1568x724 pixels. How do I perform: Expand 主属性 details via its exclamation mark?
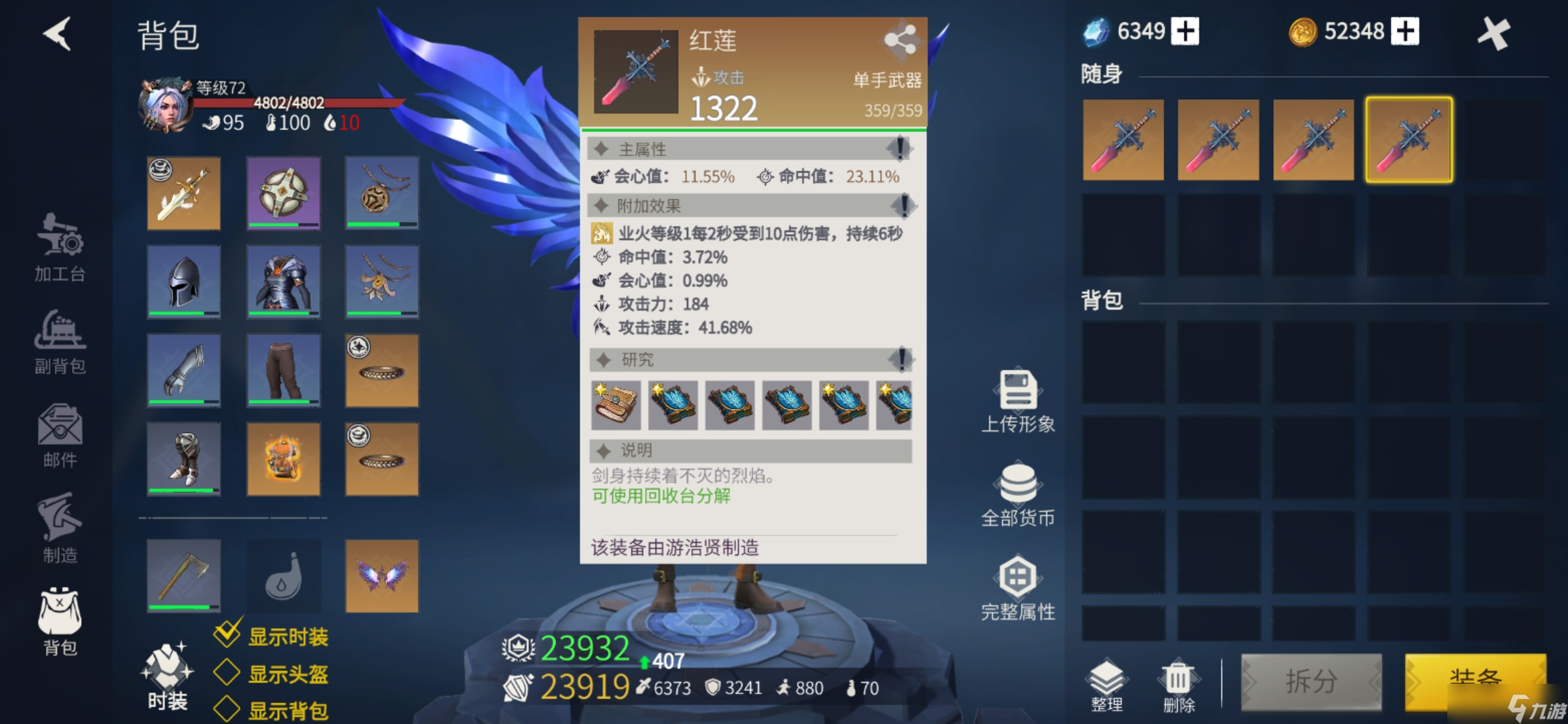coord(899,149)
